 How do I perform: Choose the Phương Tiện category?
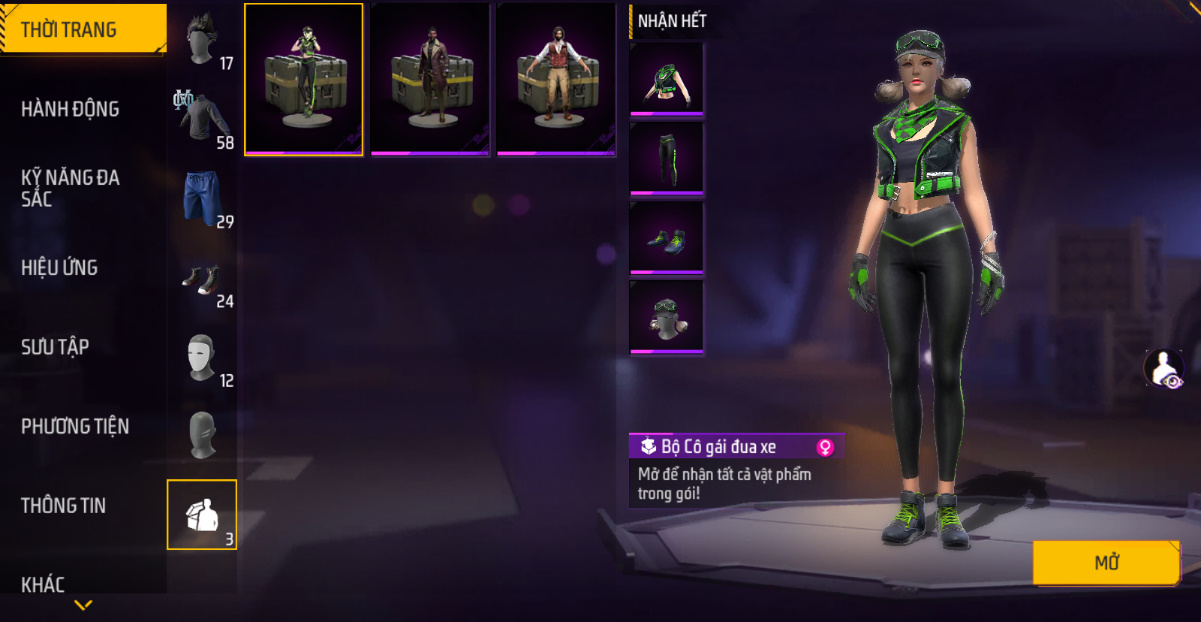[75, 426]
